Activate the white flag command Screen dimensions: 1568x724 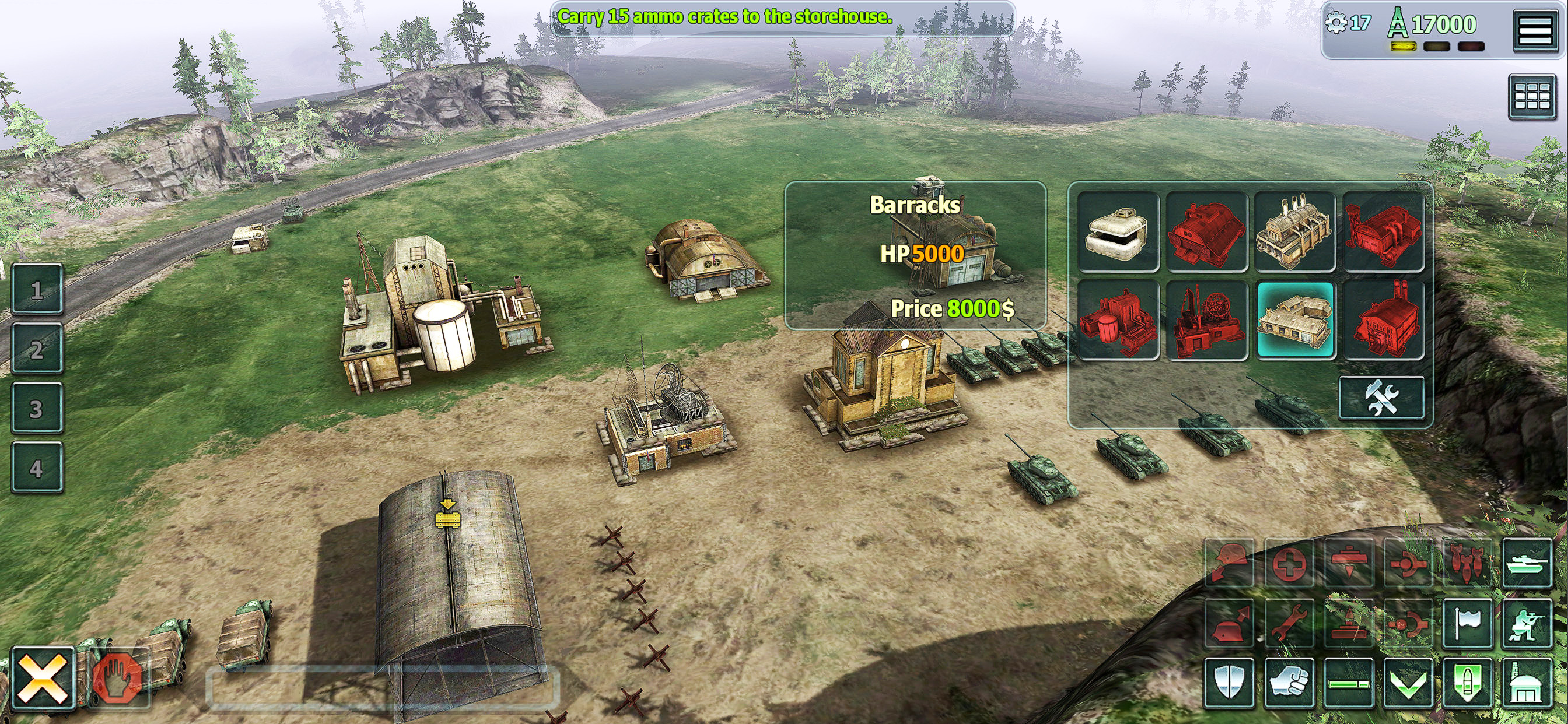pyautogui.click(x=1468, y=623)
